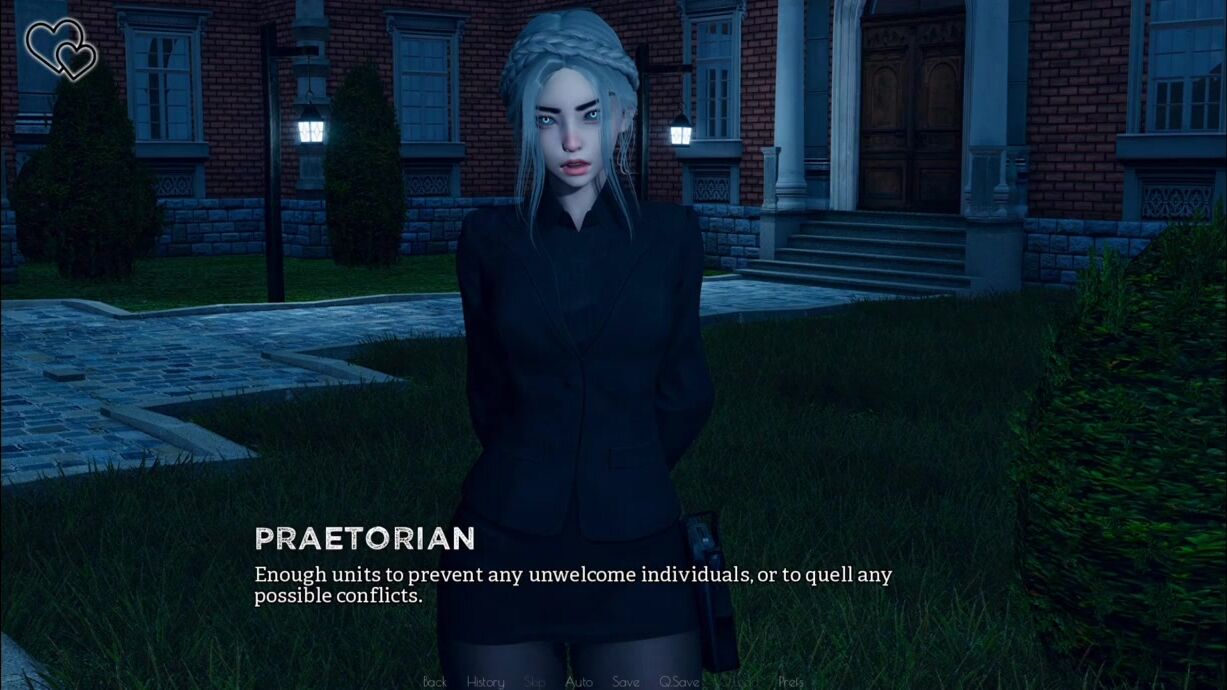Go Back to the previous dialogue line

click(x=435, y=682)
